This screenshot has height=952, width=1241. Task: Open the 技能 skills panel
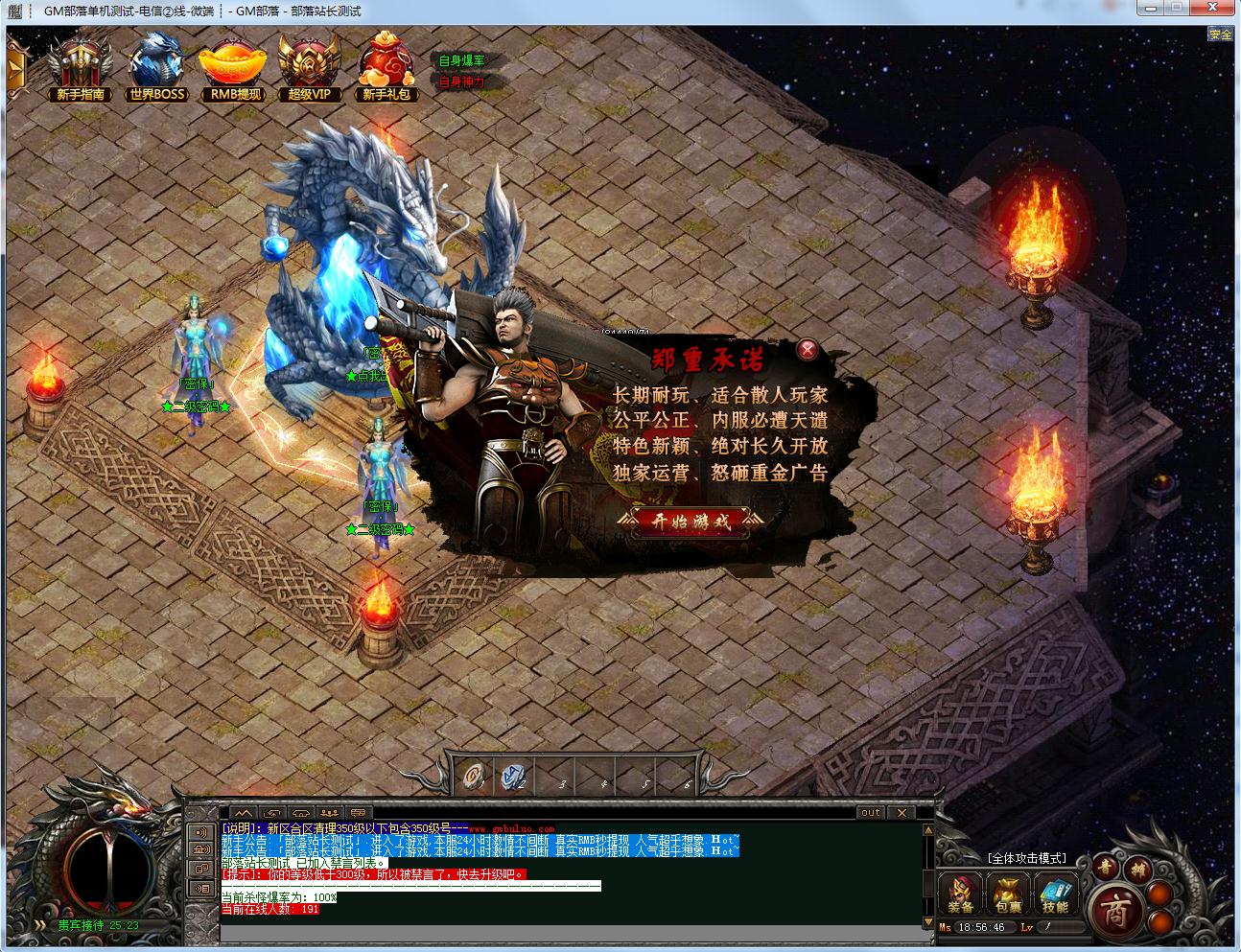point(1055,894)
